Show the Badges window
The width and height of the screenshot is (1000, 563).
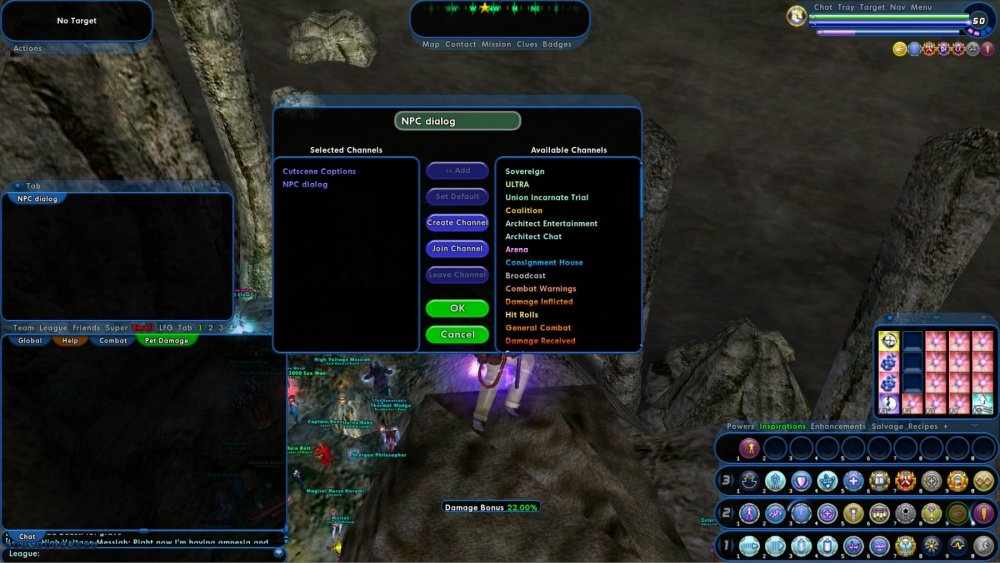tap(557, 45)
